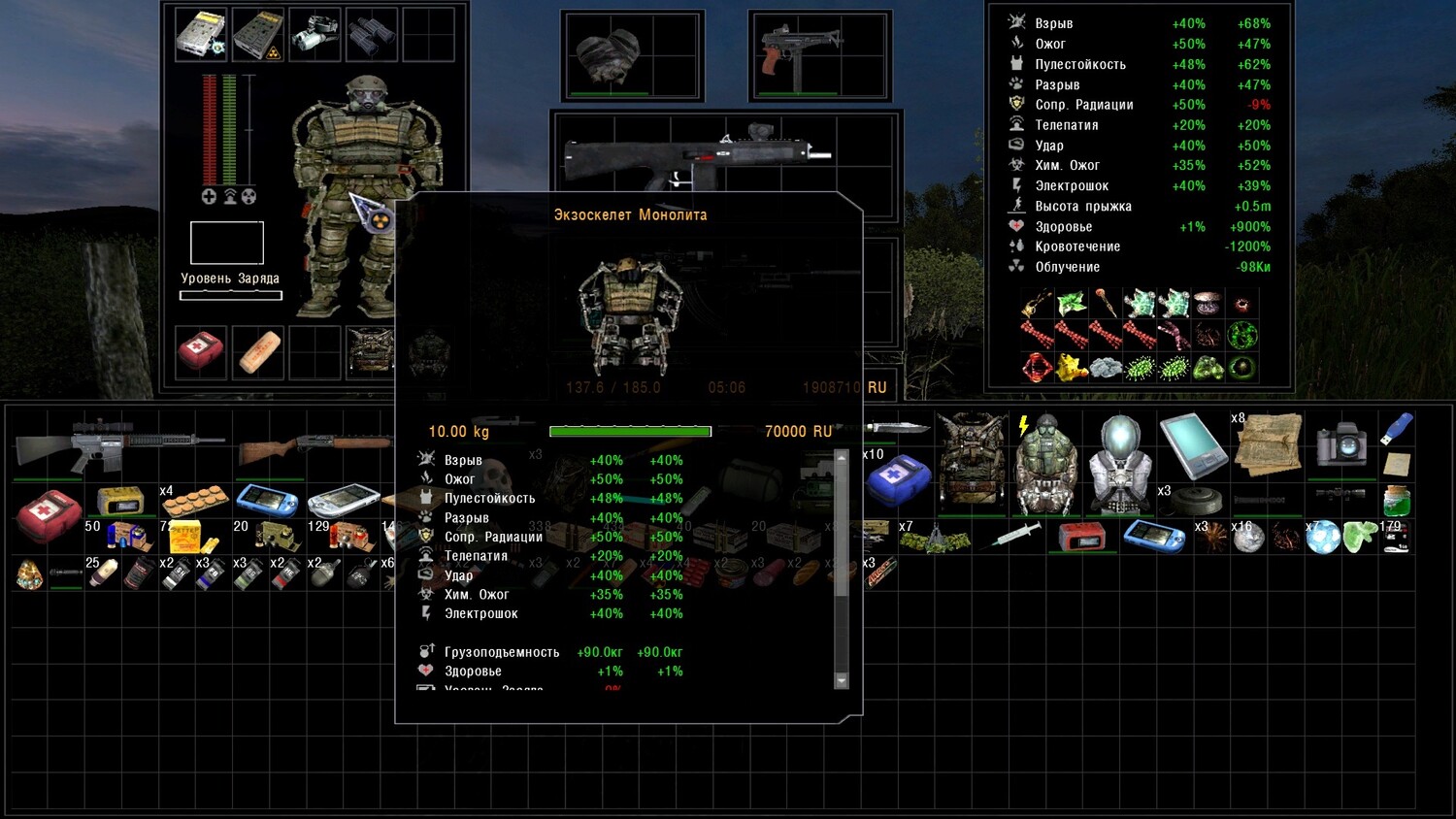Click the tooltip scrollbar down arrow
Viewport: 1456px width, 819px height.
coord(842,680)
